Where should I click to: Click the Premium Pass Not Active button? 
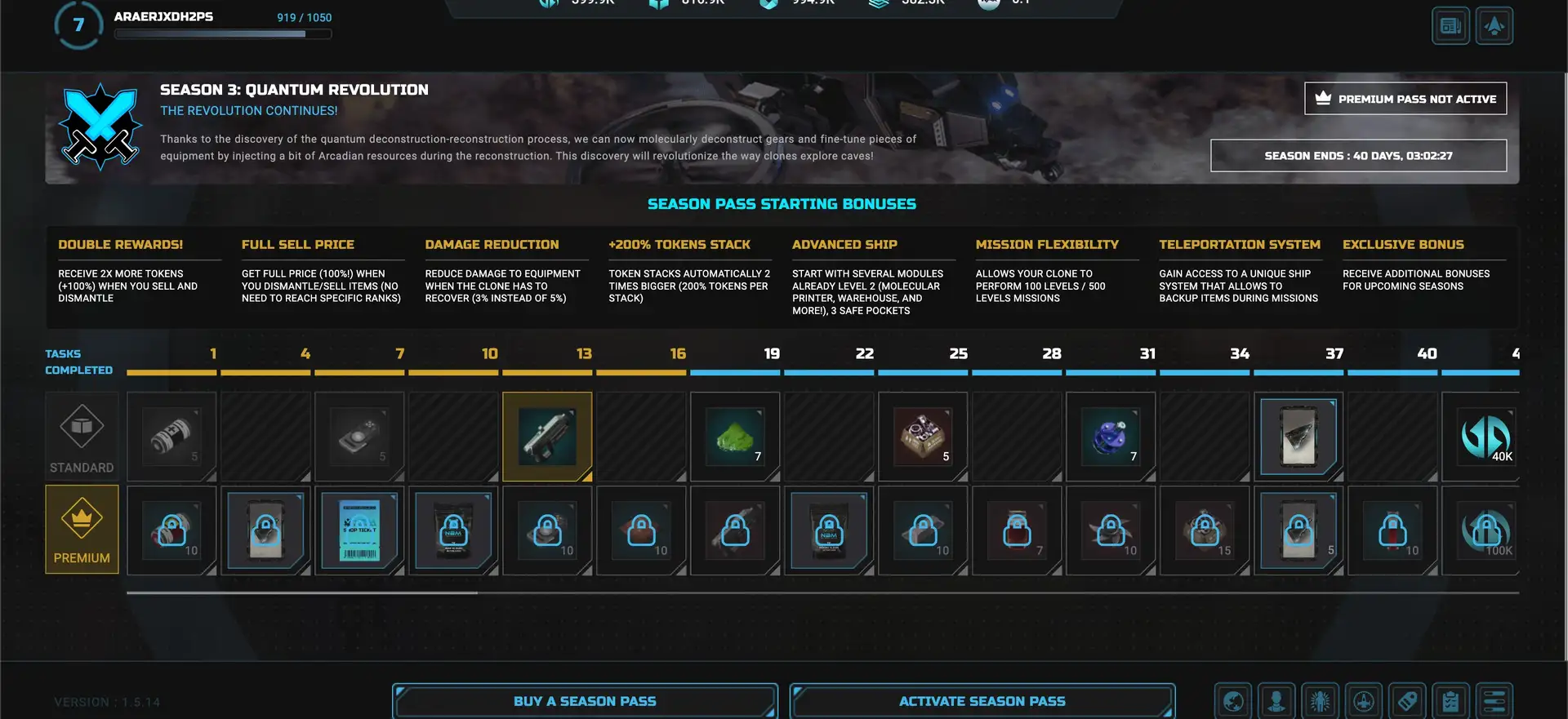point(1405,99)
